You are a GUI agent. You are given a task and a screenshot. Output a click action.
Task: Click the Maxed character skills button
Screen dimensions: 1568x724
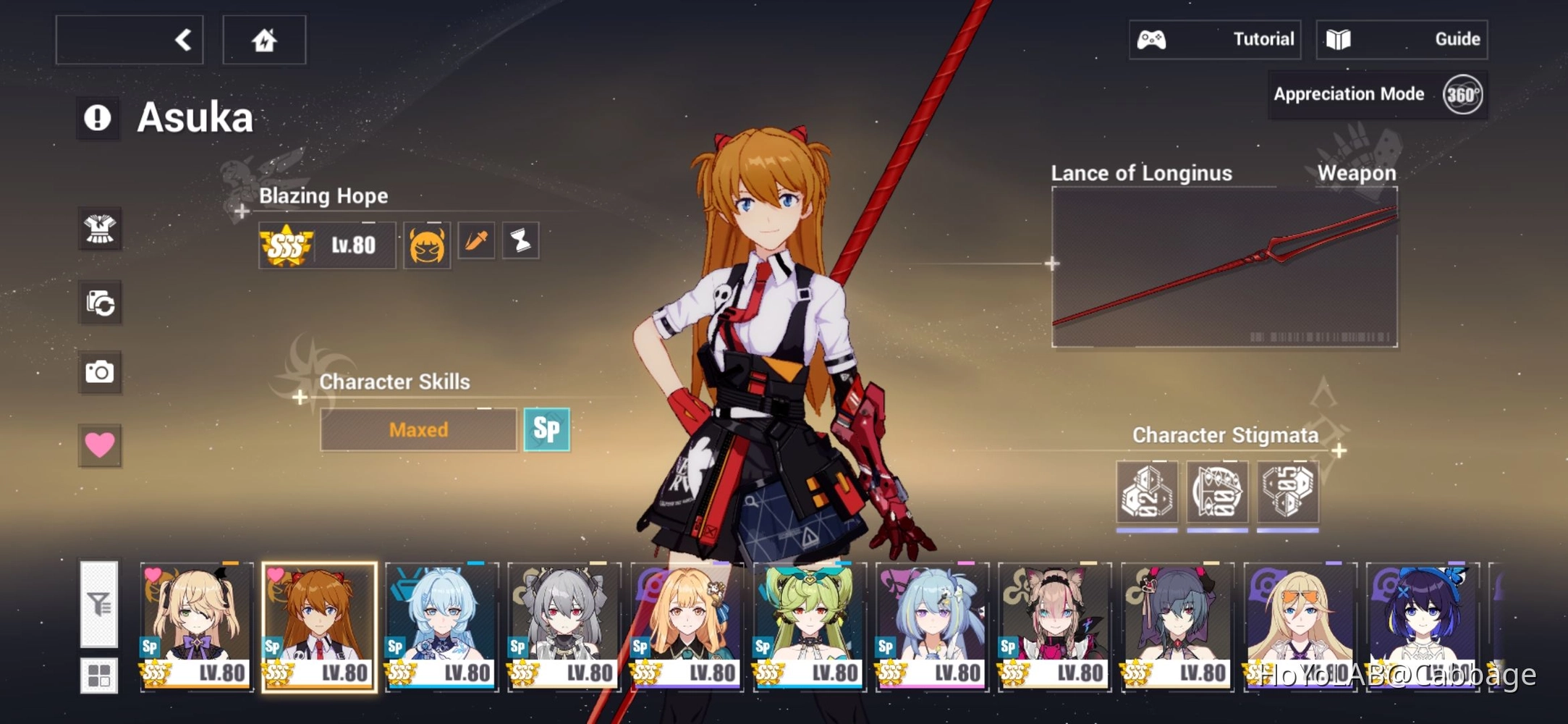[x=418, y=429]
